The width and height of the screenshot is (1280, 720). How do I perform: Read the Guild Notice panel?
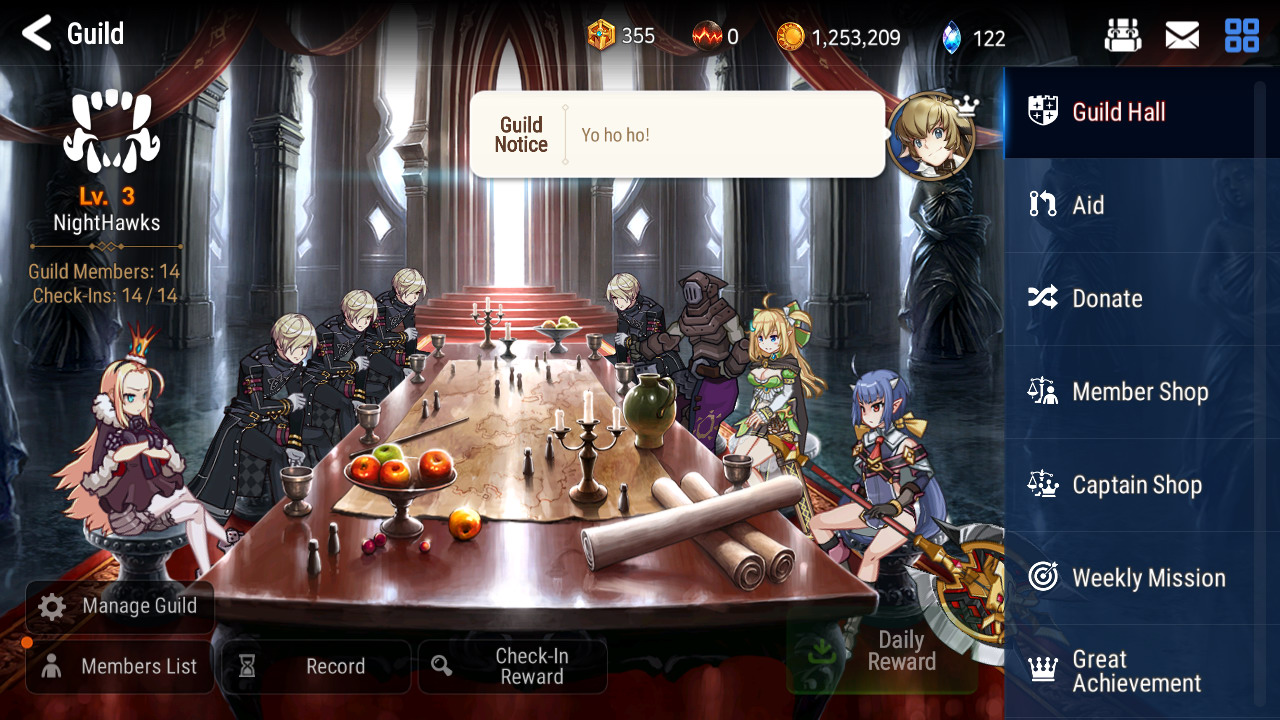coord(677,135)
